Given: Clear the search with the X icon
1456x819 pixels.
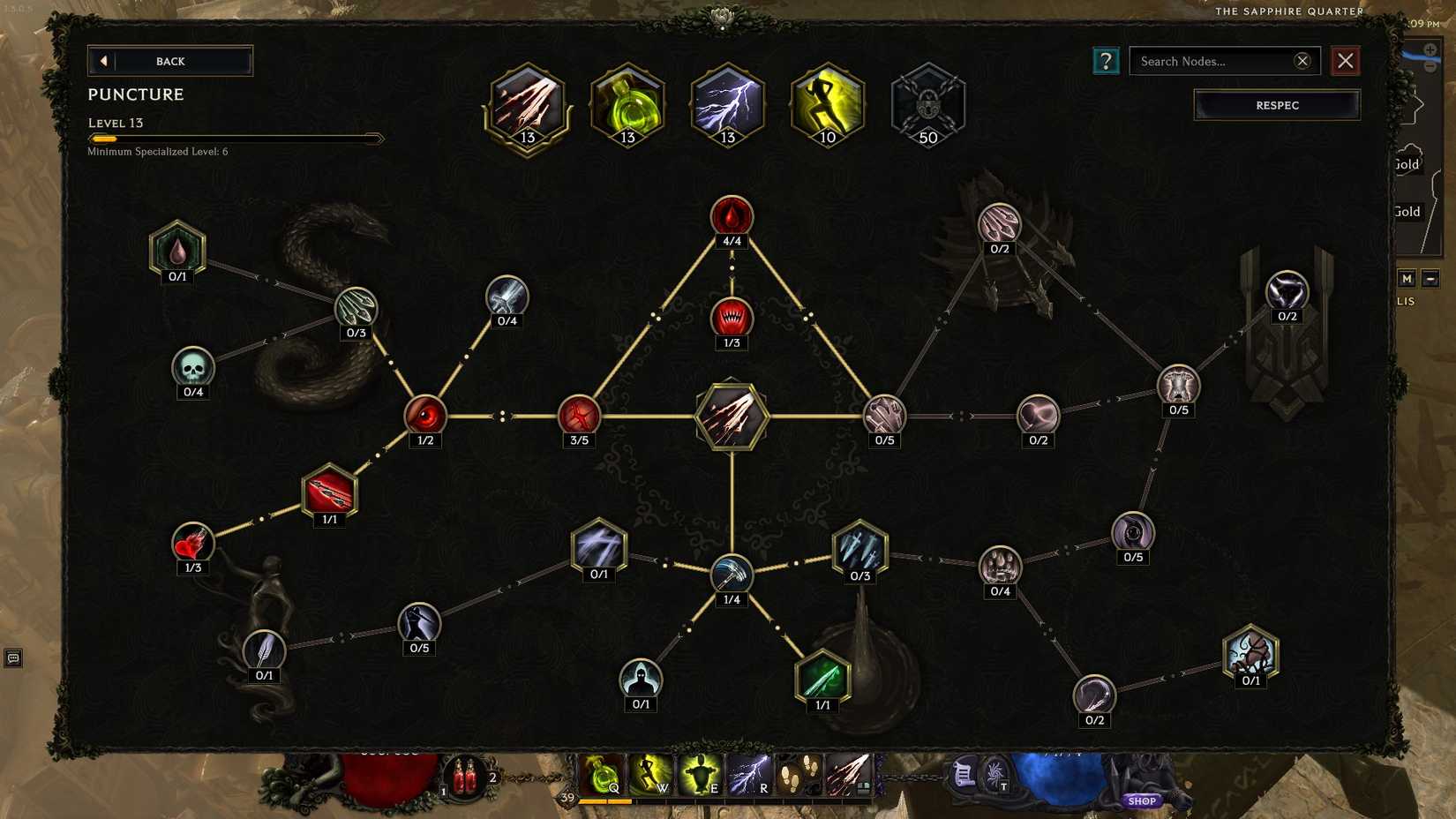Looking at the screenshot, I should (x=1302, y=61).
